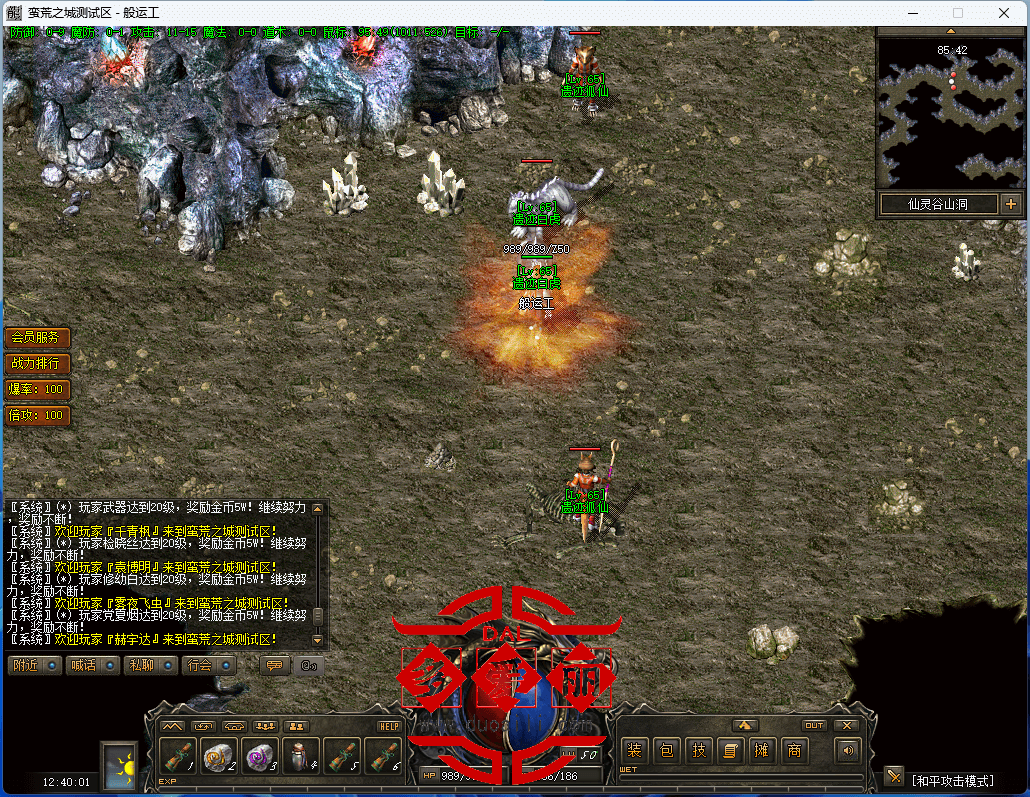Use the white bottle in hotbar slot 4
The image size is (1030, 797).
(x=301, y=757)
